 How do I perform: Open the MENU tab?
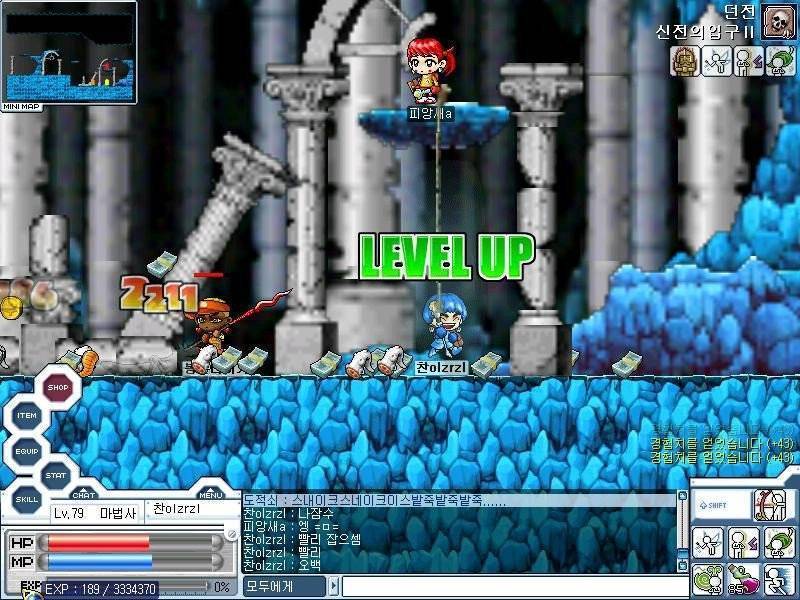click(x=210, y=494)
